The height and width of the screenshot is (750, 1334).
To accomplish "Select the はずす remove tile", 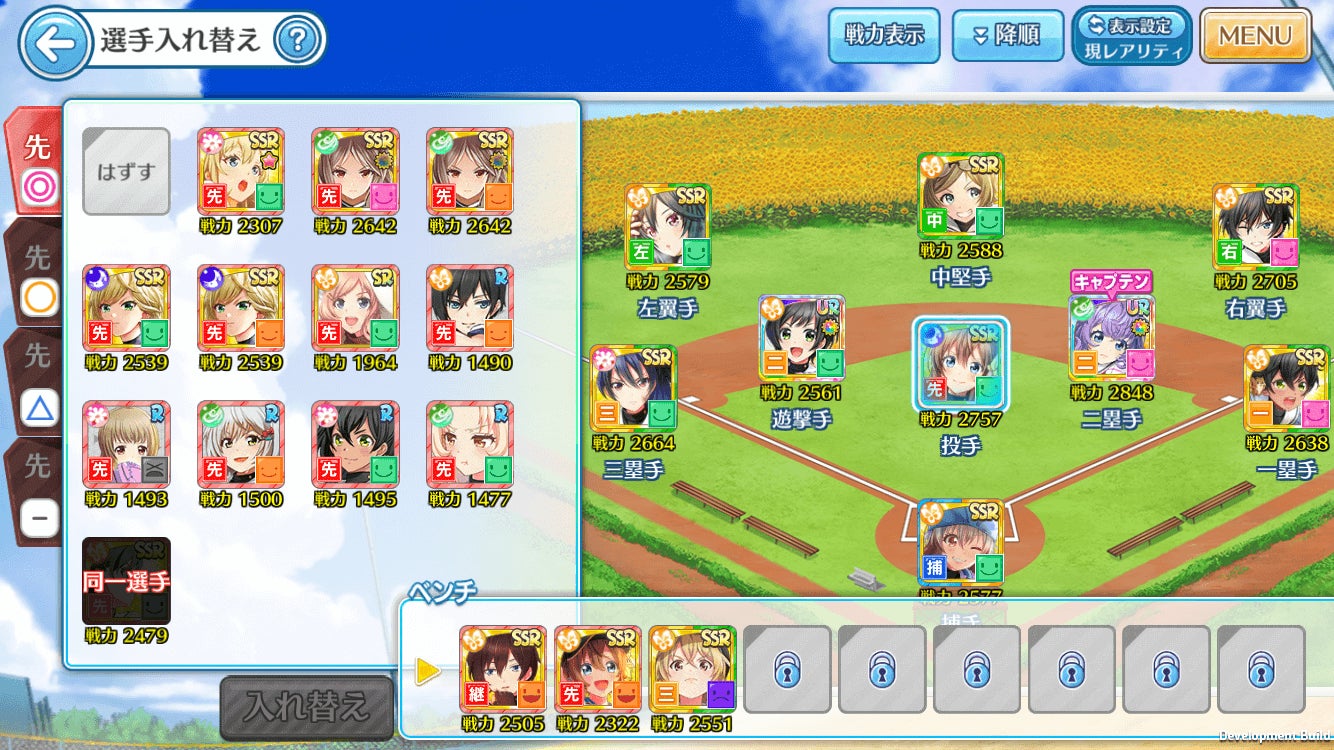I will tap(126, 171).
